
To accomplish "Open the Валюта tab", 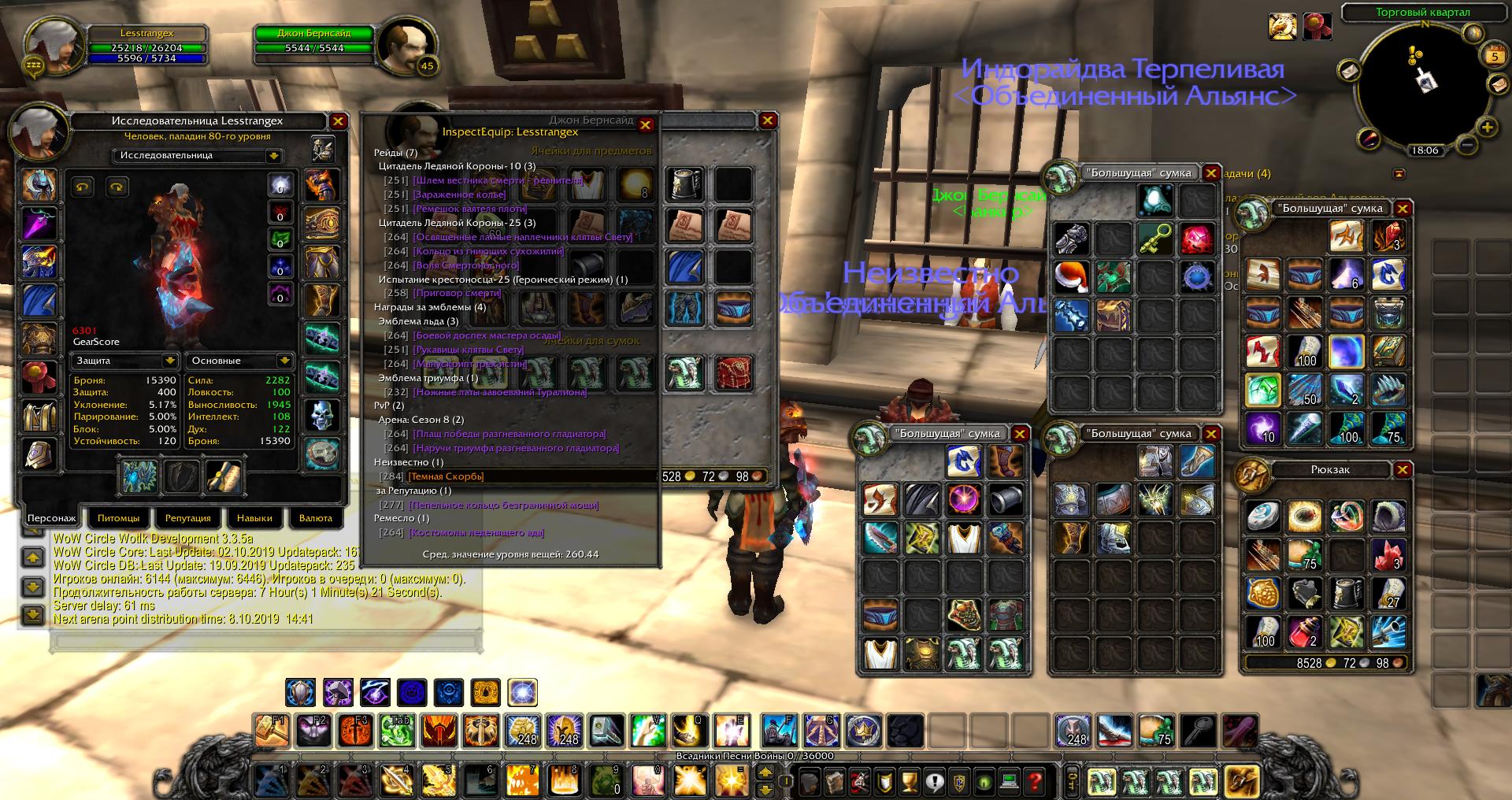I will (x=316, y=518).
